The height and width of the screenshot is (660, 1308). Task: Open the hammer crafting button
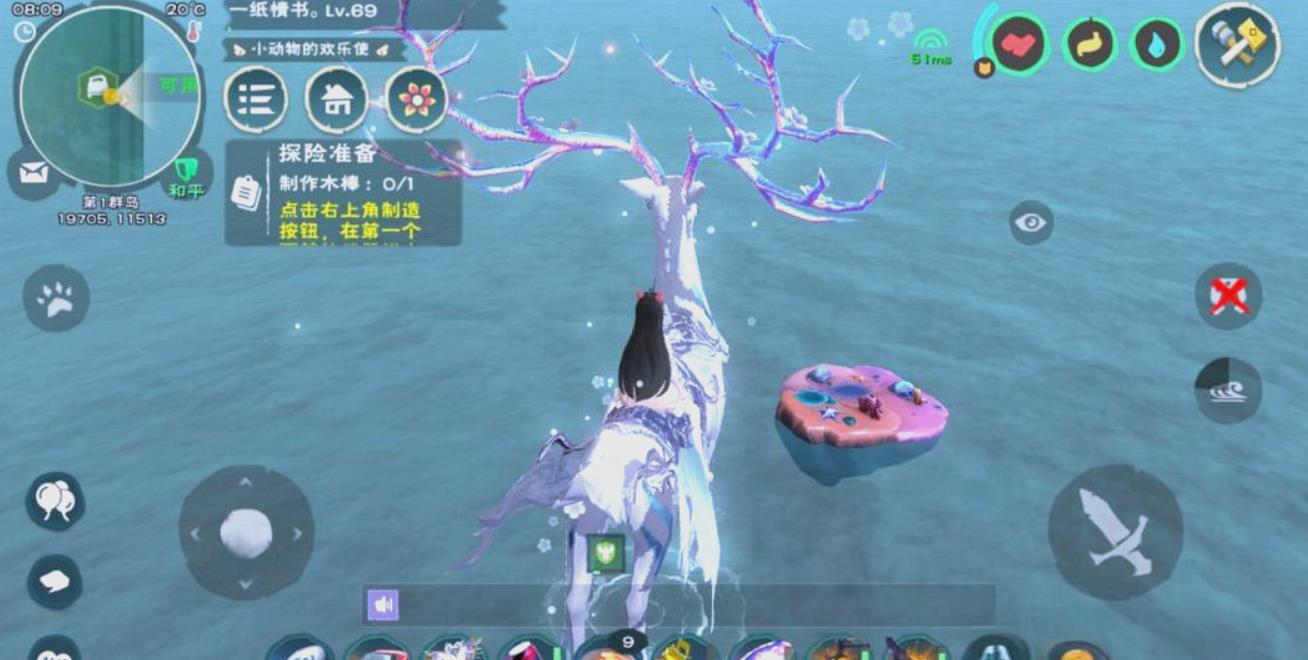1238,45
